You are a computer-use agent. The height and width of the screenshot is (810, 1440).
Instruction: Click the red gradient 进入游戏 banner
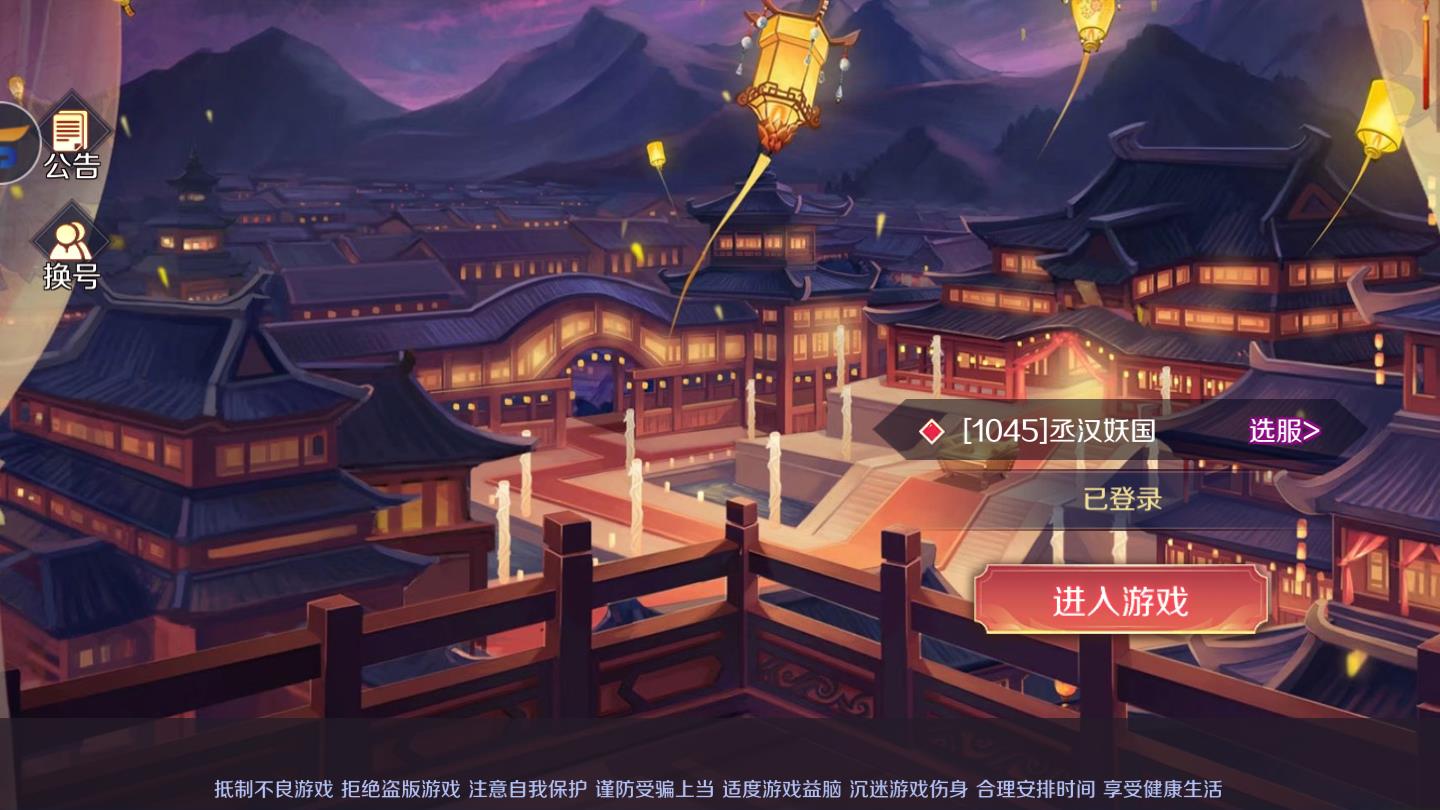click(1123, 600)
